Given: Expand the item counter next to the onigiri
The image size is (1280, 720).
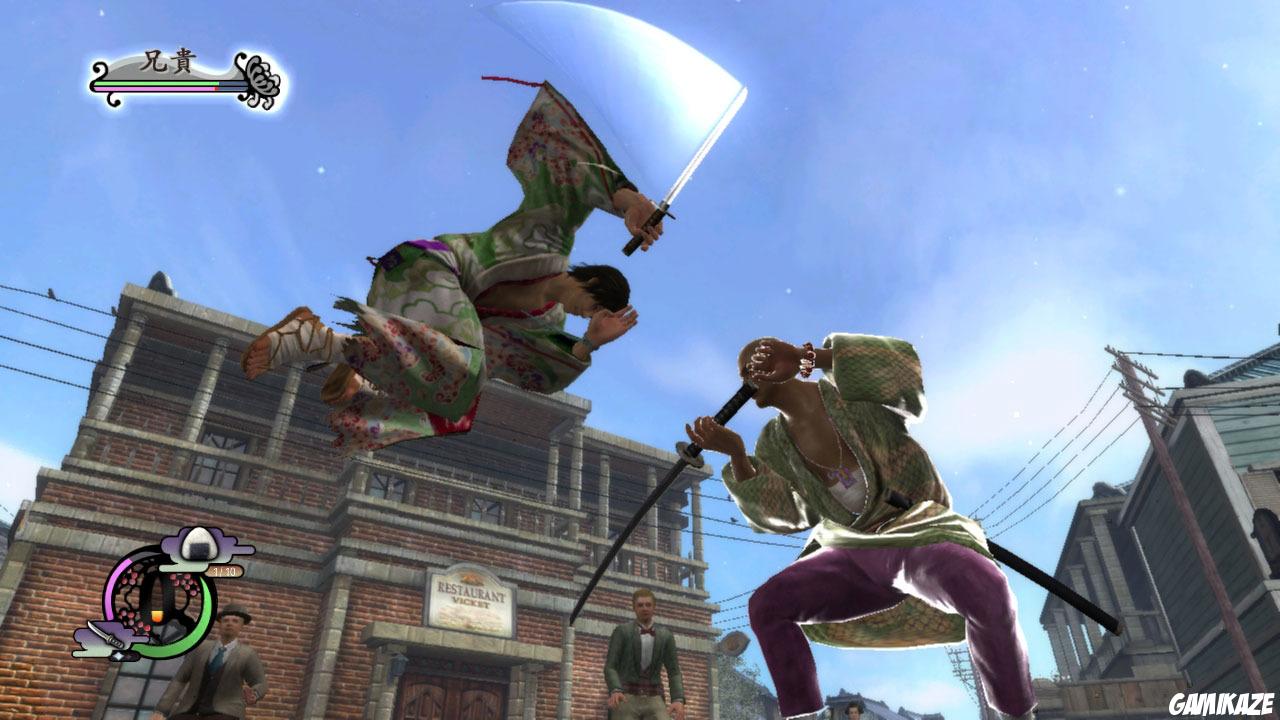Looking at the screenshot, I should click(x=225, y=570).
